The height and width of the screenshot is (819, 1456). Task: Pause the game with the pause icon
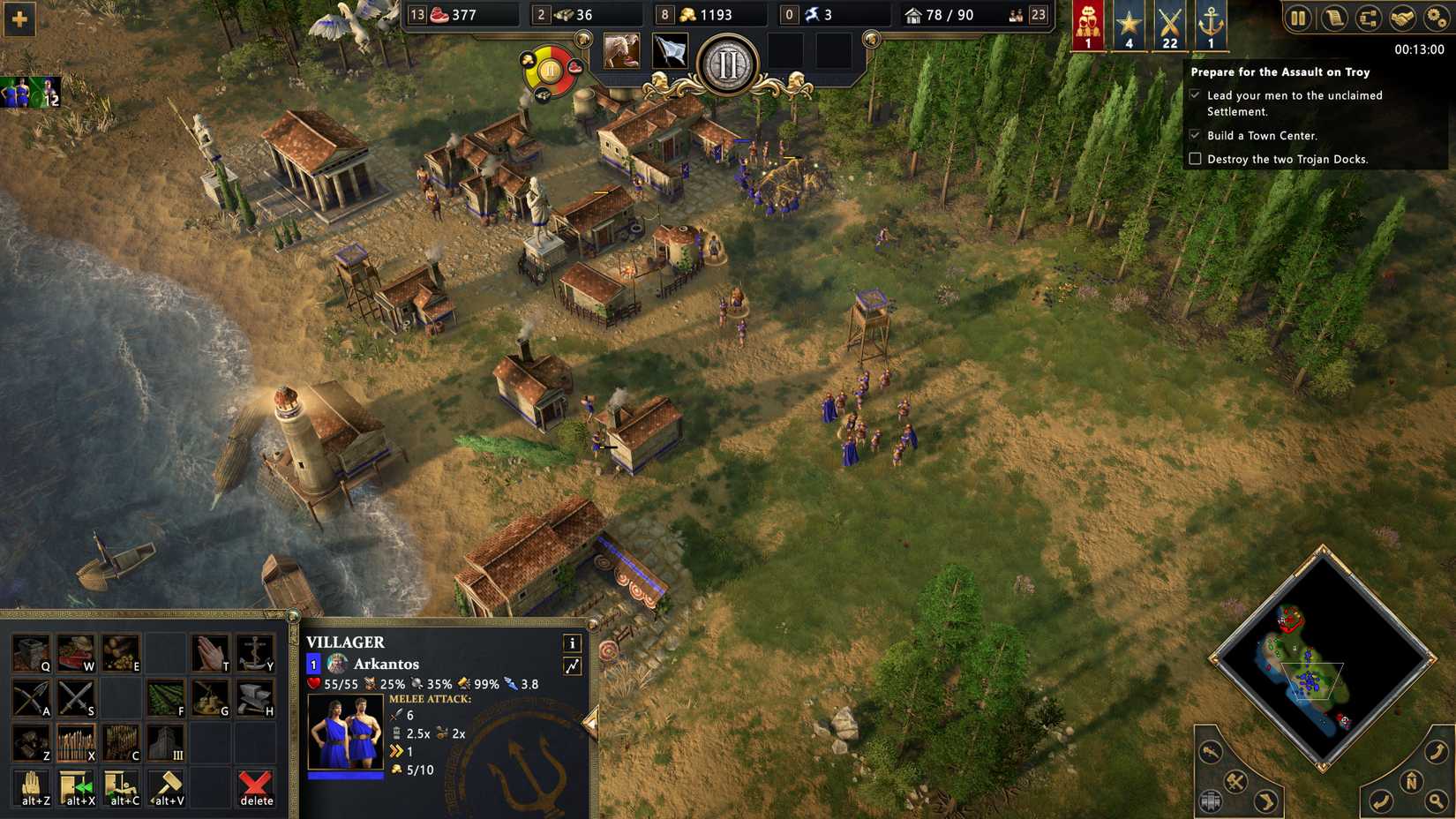click(x=1297, y=18)
